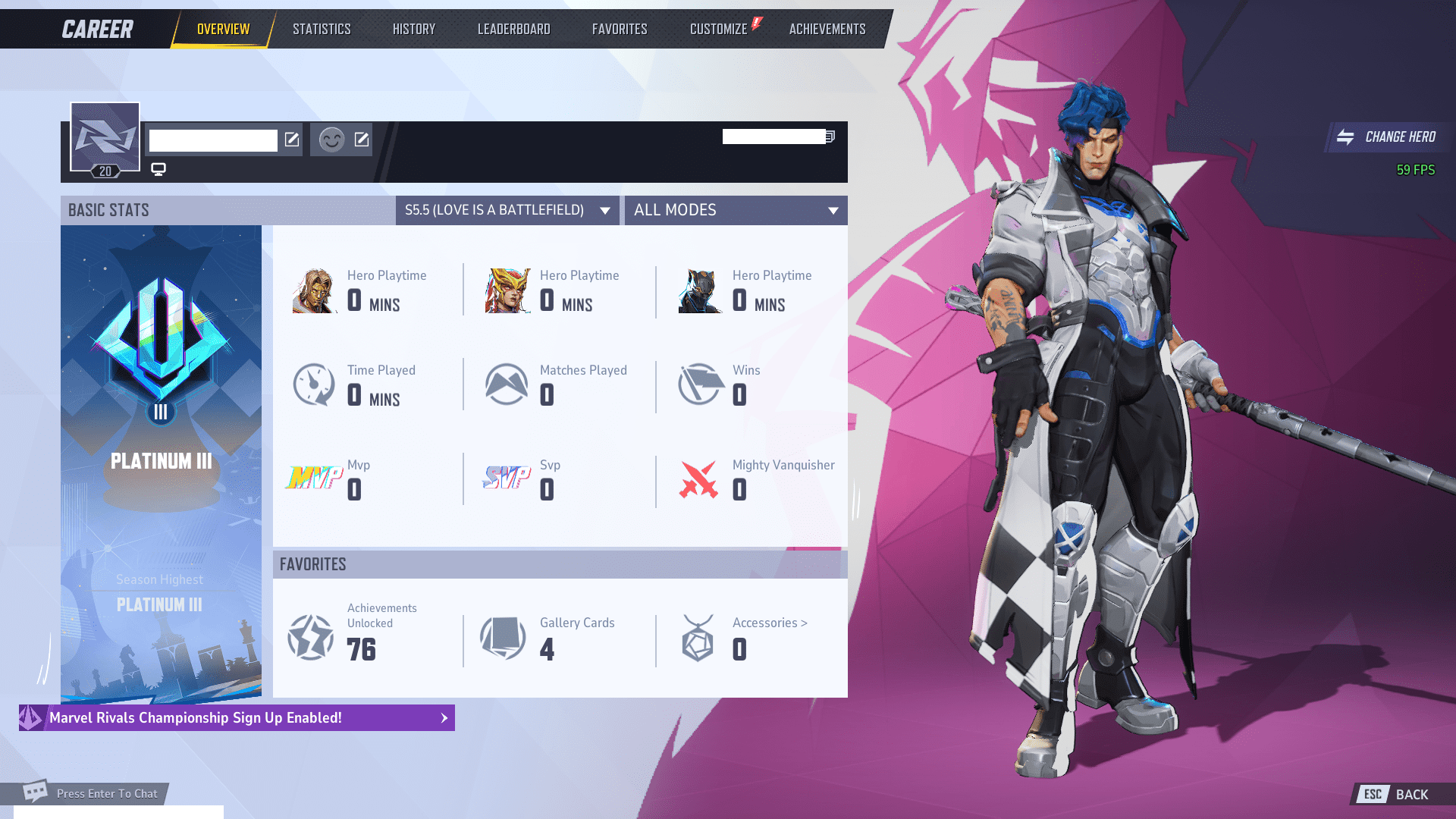Open the Customize tab with notification badge
This screenshot has width=1456, height=819.
[718, 28]
